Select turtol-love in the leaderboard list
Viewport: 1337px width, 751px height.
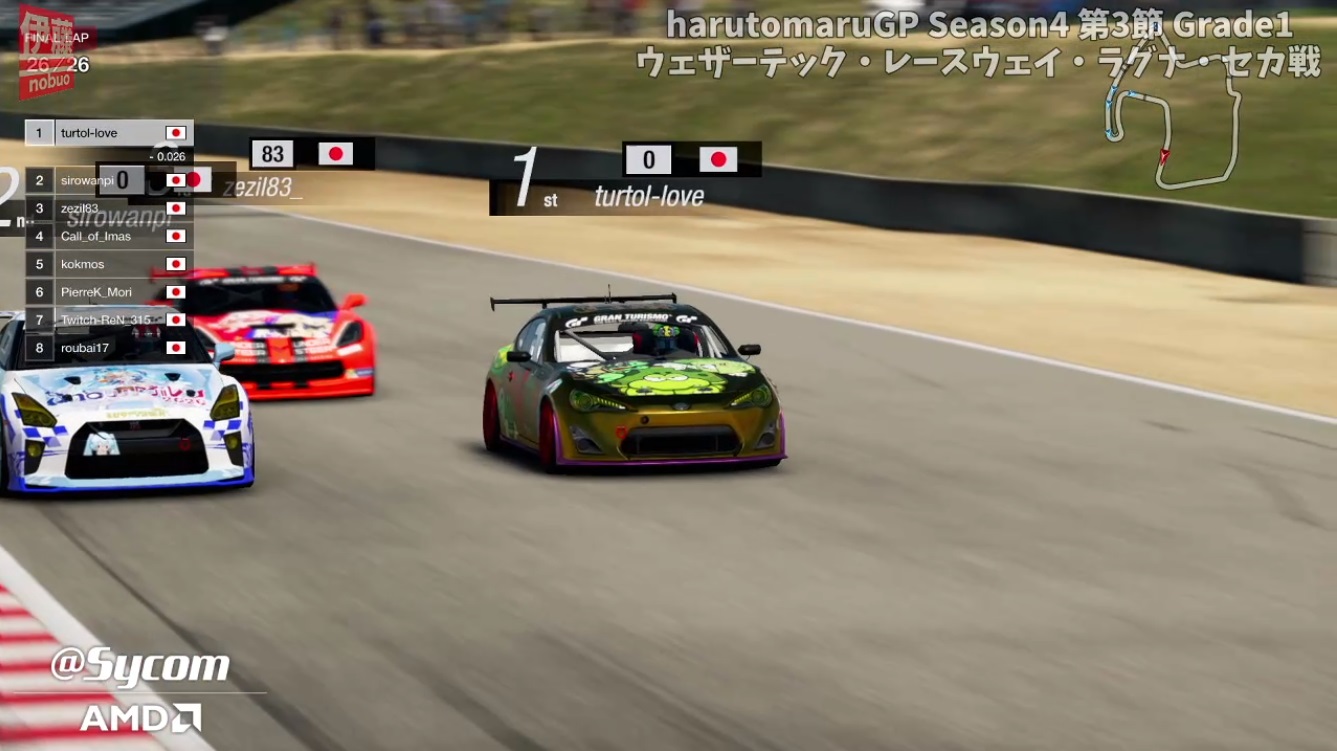click(x=109, y=133)
